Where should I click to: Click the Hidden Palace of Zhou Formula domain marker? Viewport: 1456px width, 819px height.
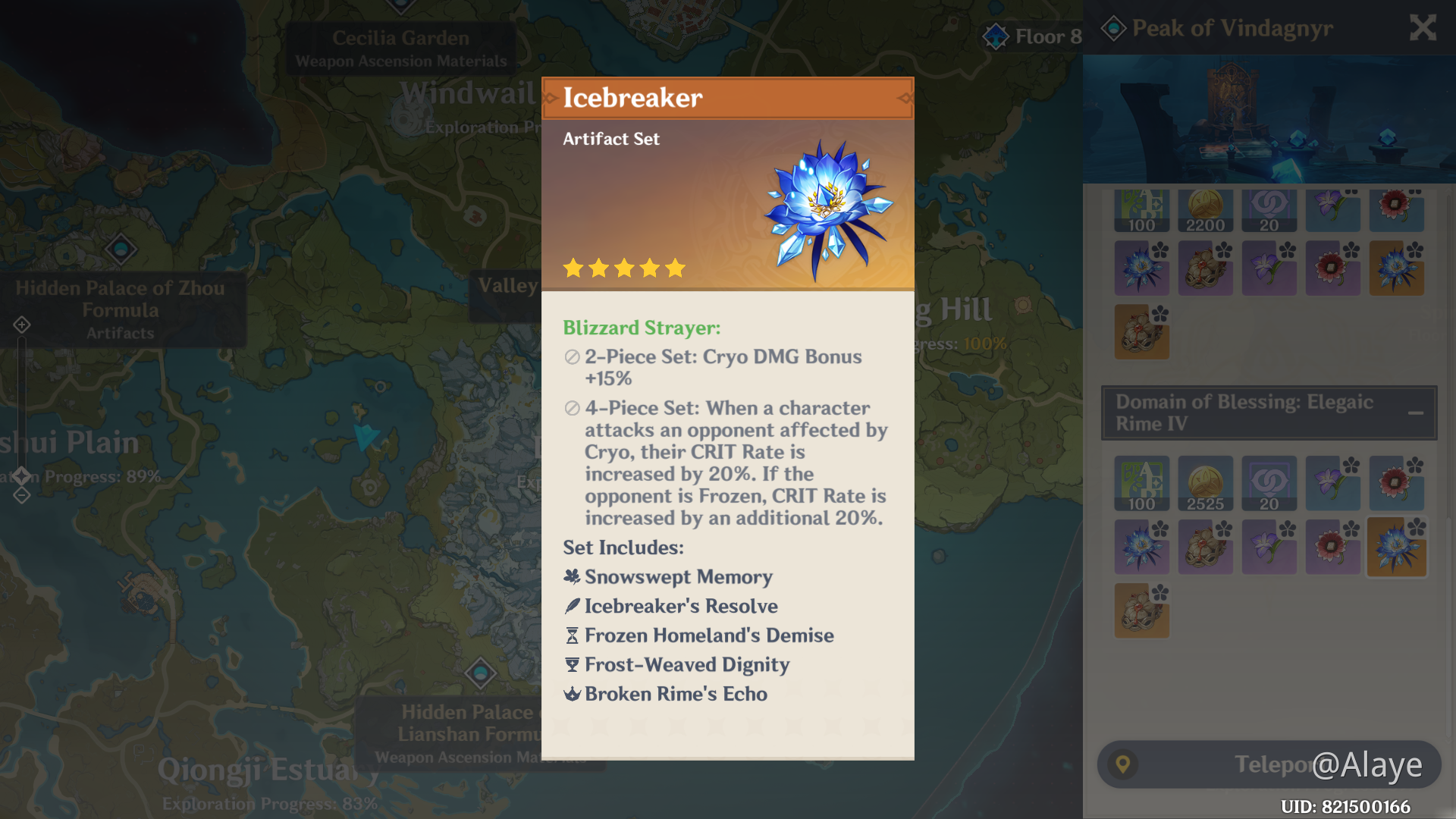(x=121, y=250)
